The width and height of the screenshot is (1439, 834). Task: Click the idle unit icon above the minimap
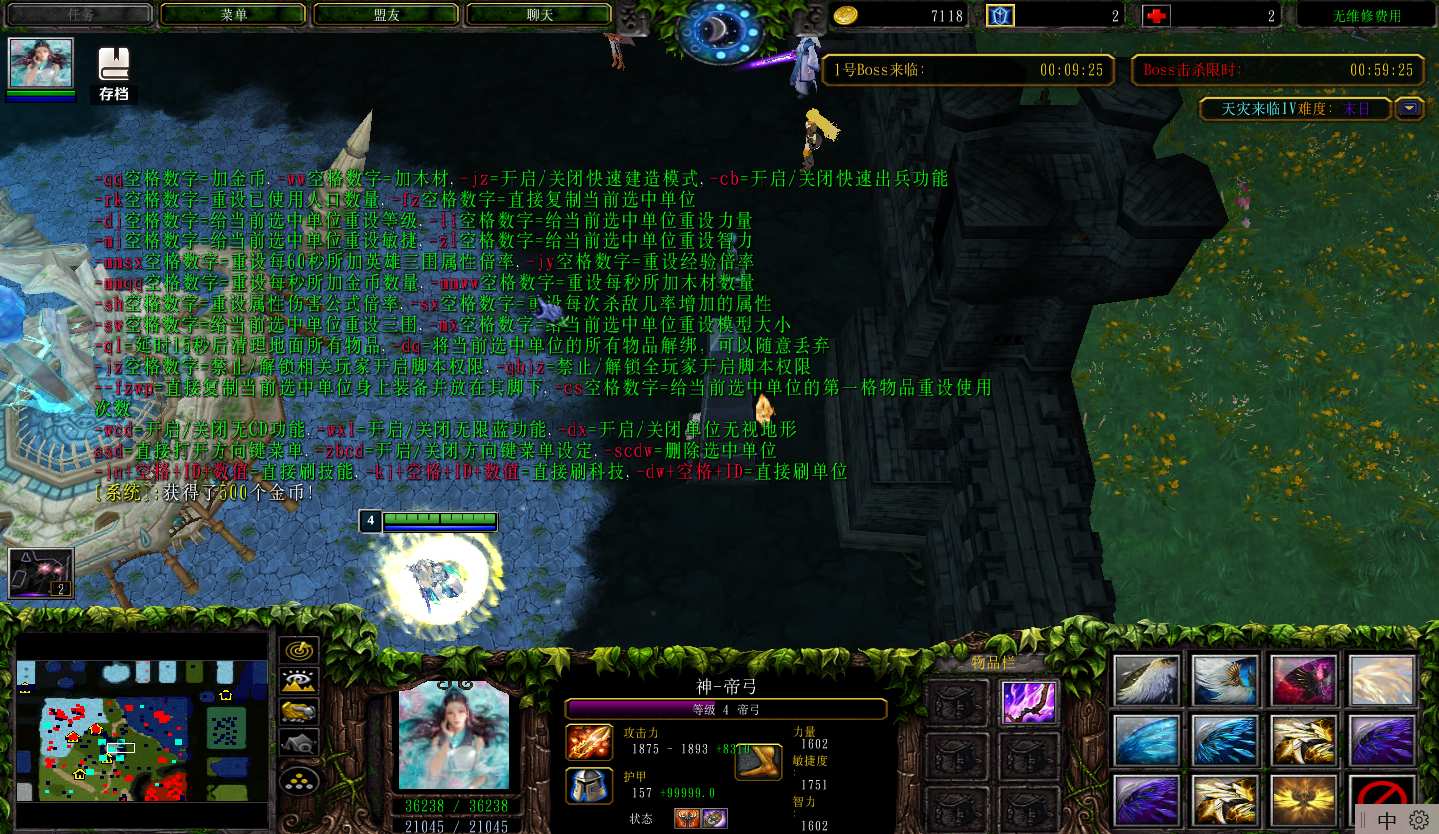[x=41, y=573]
